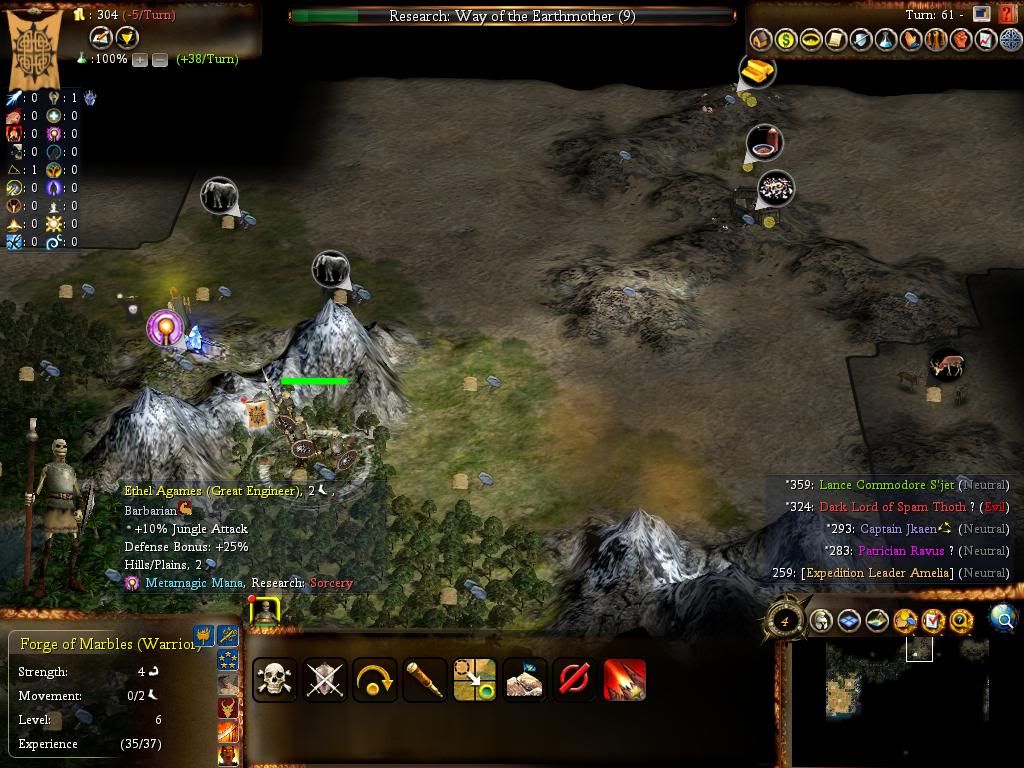Open the domestic advisor house icon
Image resolution: width=1024 pixels, height=768 pixels.
click(x=761, y=40)
